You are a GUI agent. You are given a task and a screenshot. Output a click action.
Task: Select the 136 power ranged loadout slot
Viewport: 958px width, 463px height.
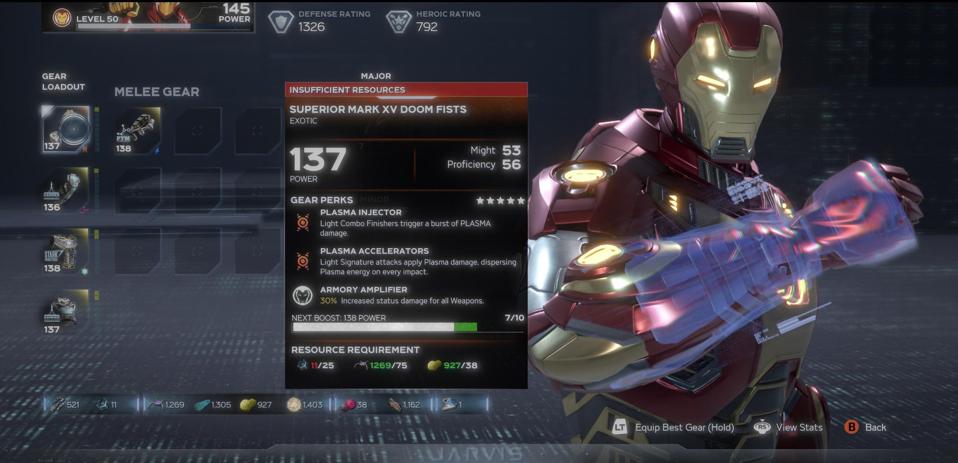point(65,190)
